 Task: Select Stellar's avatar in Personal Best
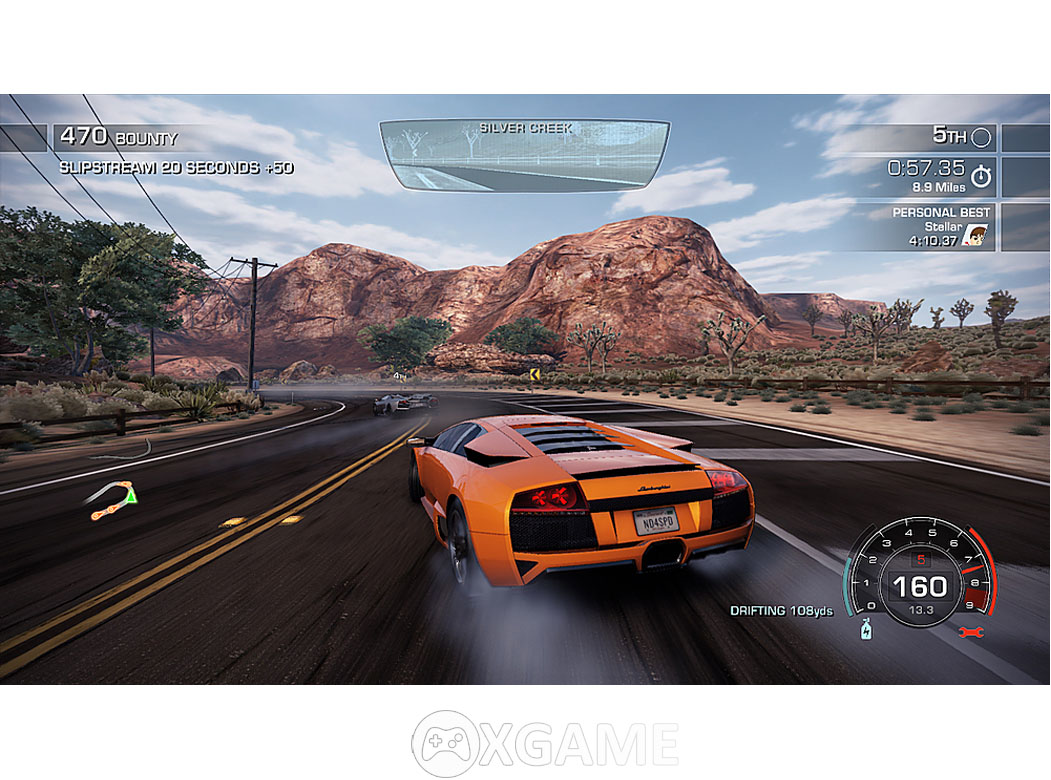(x=979, y=235)
